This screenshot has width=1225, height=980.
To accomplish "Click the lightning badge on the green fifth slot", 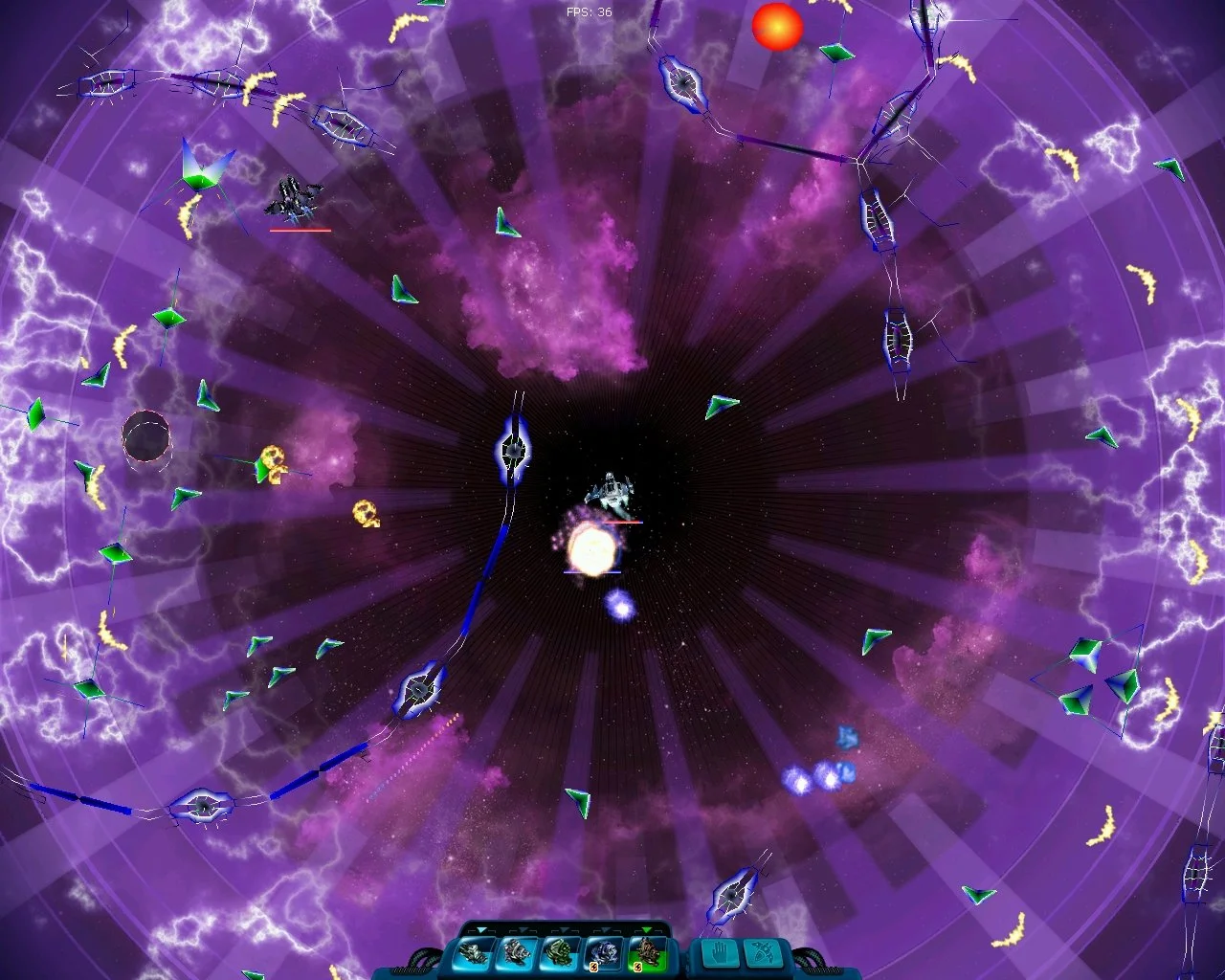I will [637, 968].
